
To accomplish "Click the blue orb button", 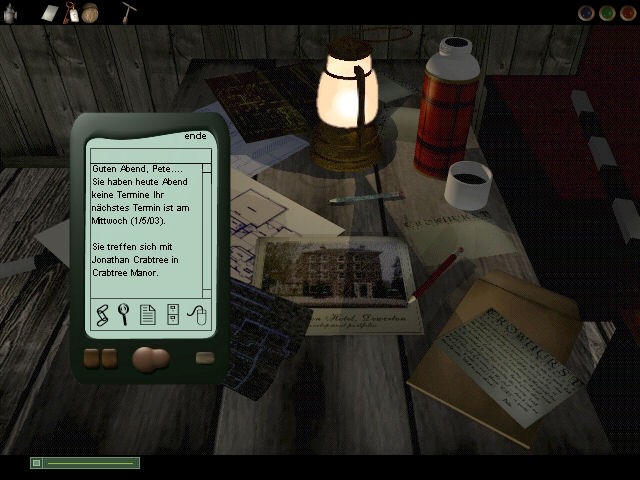I will pos(587,13).
